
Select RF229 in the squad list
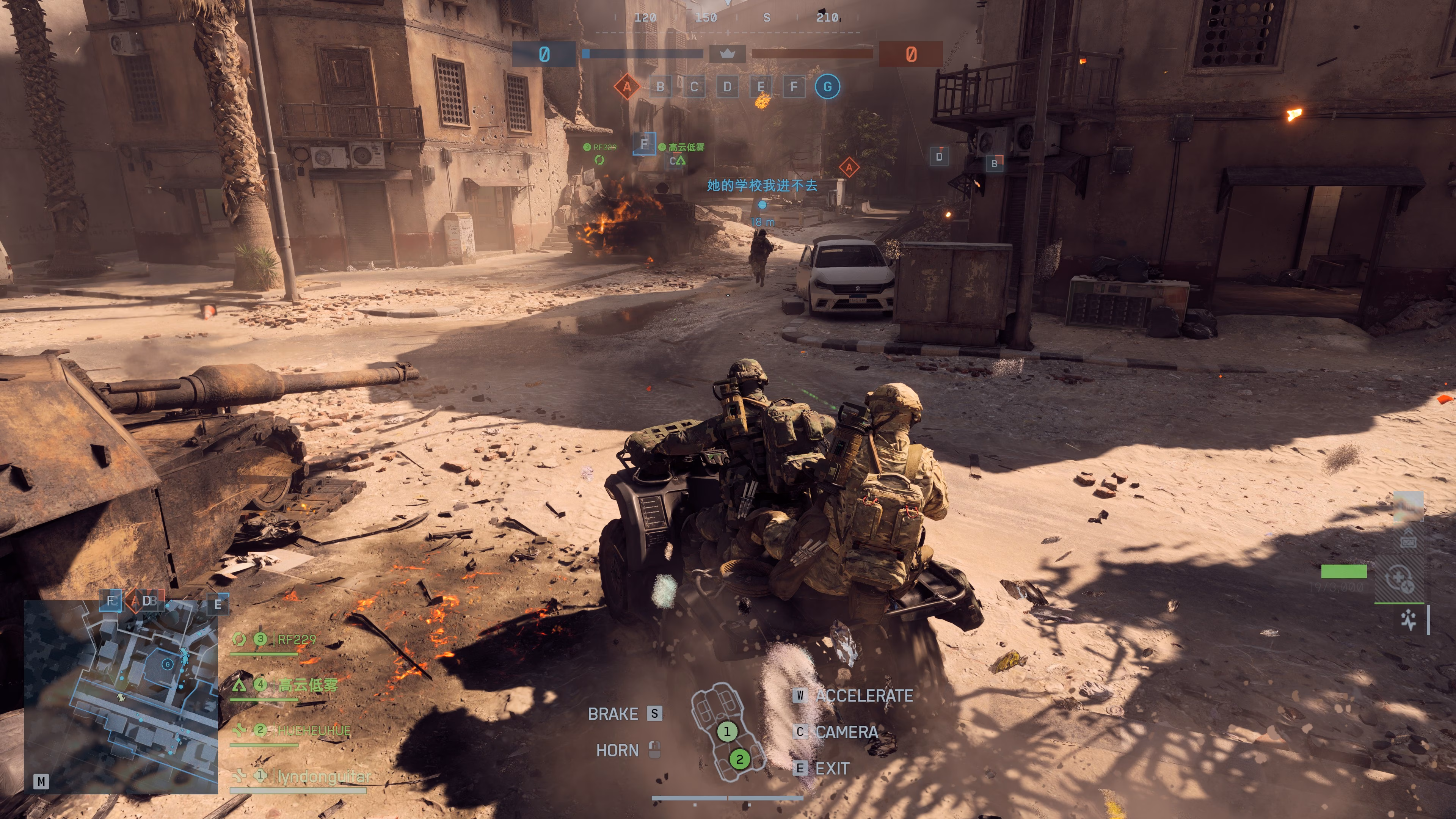tap(296, 639)
